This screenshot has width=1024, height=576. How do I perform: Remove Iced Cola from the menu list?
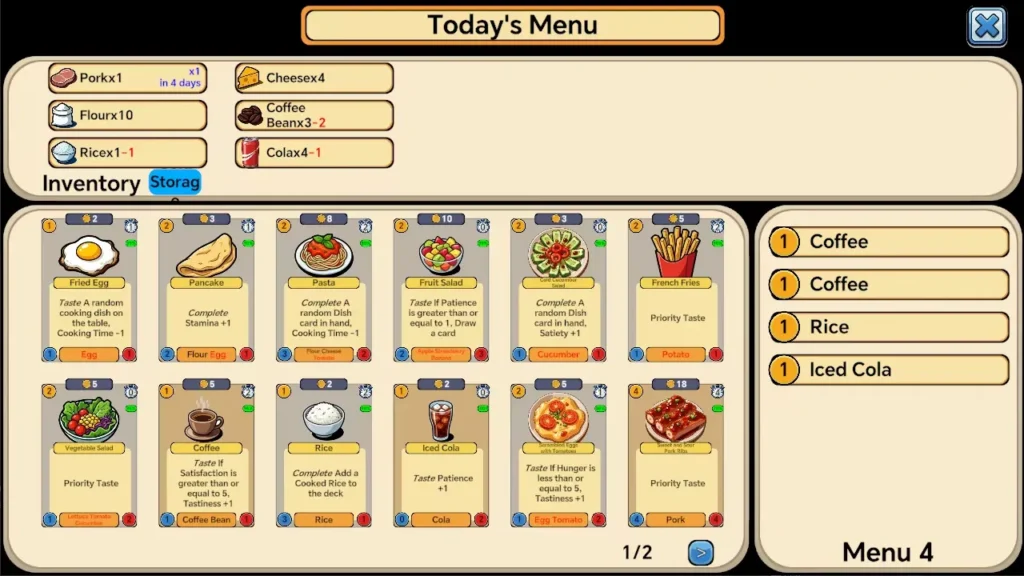(888, 370)
